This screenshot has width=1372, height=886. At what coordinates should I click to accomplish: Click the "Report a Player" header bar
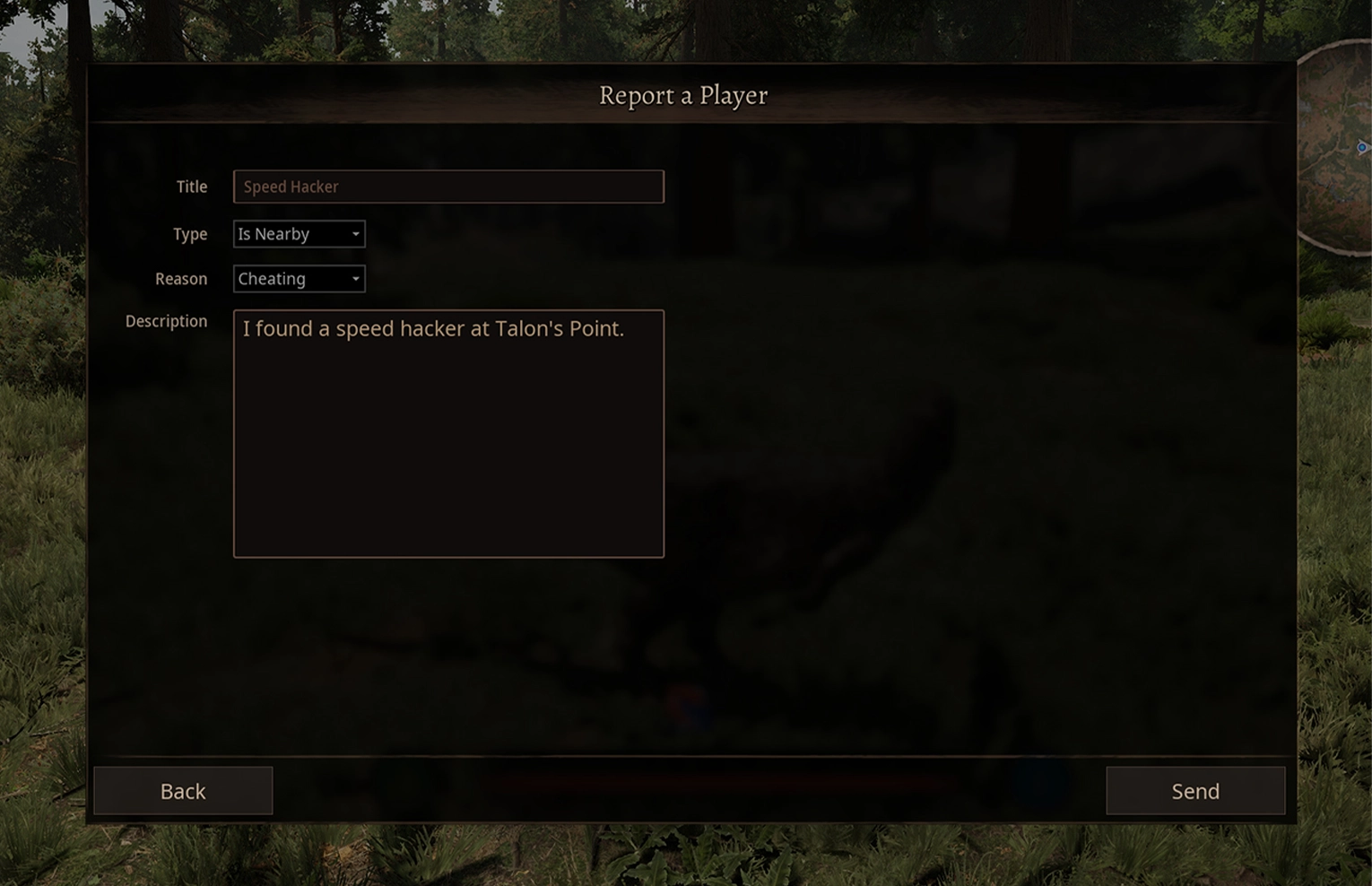coord(683,95)
